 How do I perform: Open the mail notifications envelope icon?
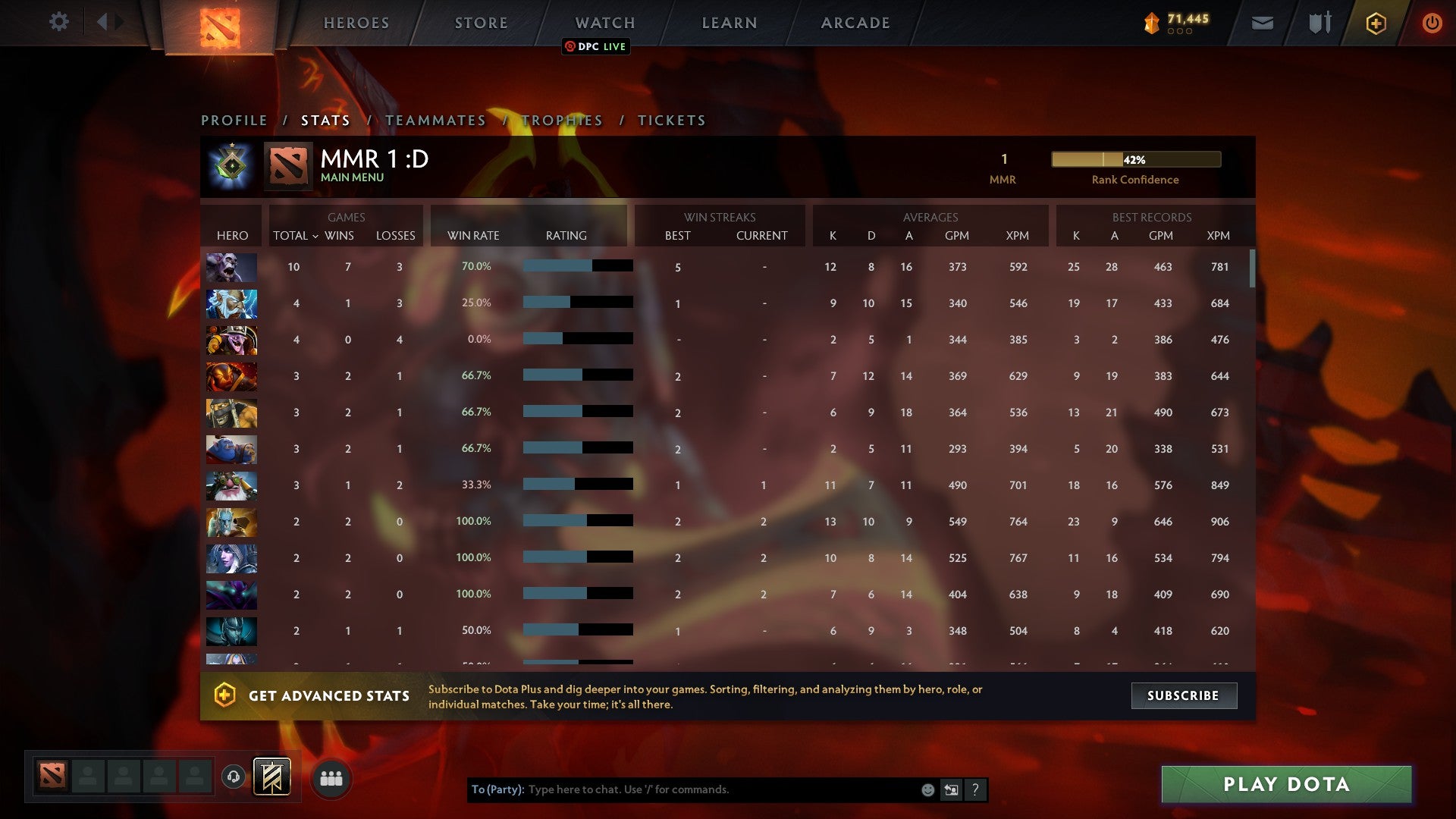coord(1262,23)
